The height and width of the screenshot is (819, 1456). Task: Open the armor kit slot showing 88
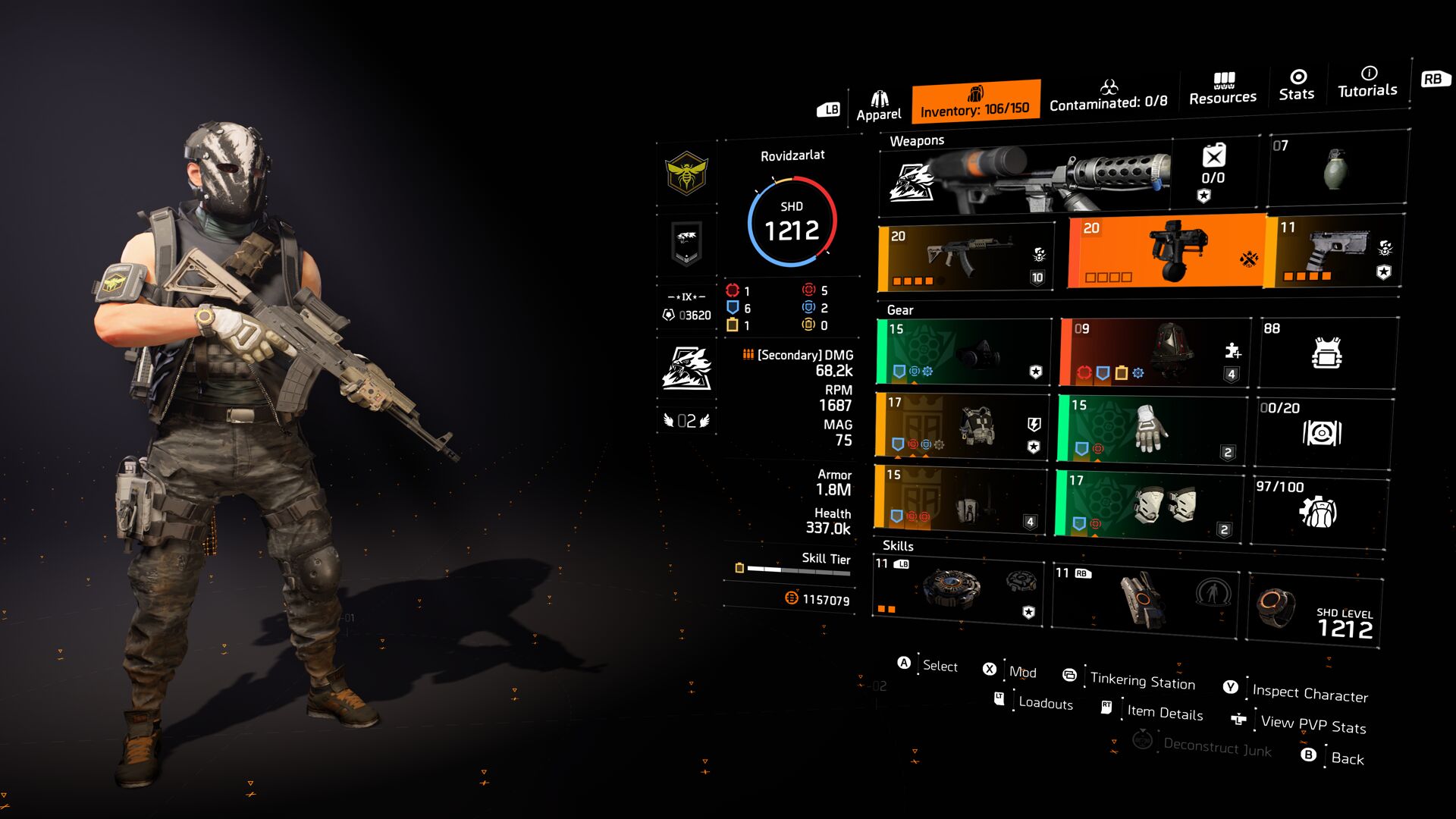(x=1327, y=353)
